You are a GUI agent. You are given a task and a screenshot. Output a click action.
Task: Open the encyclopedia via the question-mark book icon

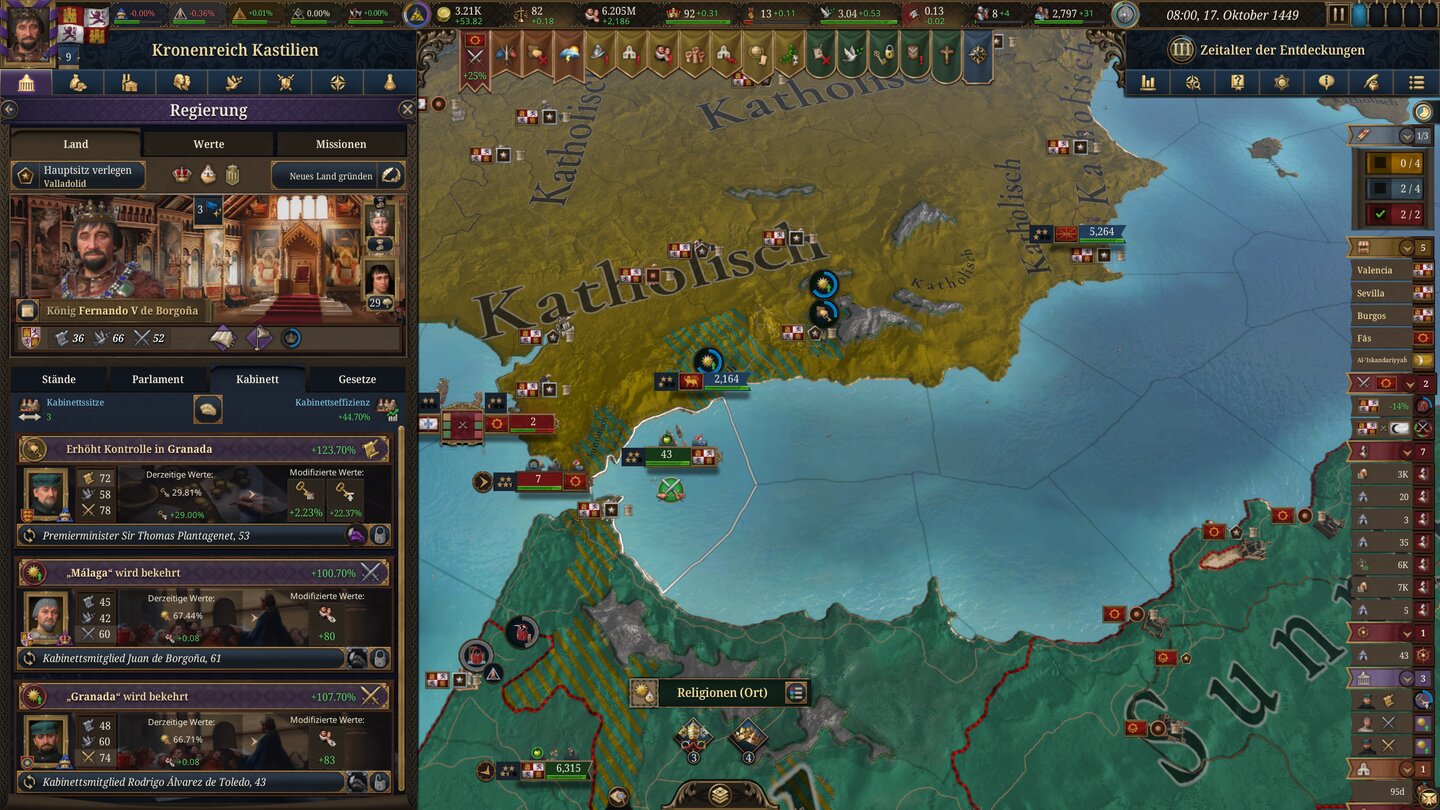tap(1237, 83)
